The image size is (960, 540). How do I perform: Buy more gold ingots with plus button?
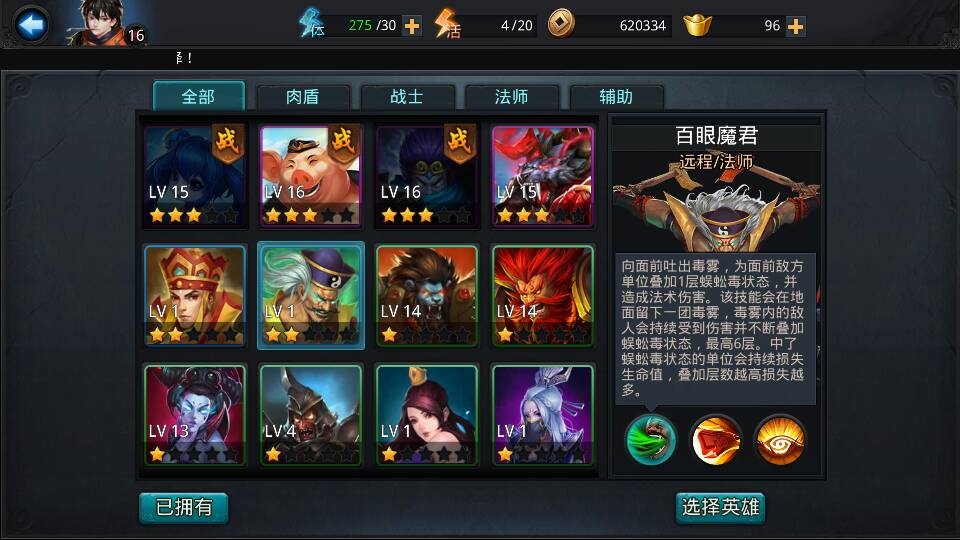pos(795,26)
